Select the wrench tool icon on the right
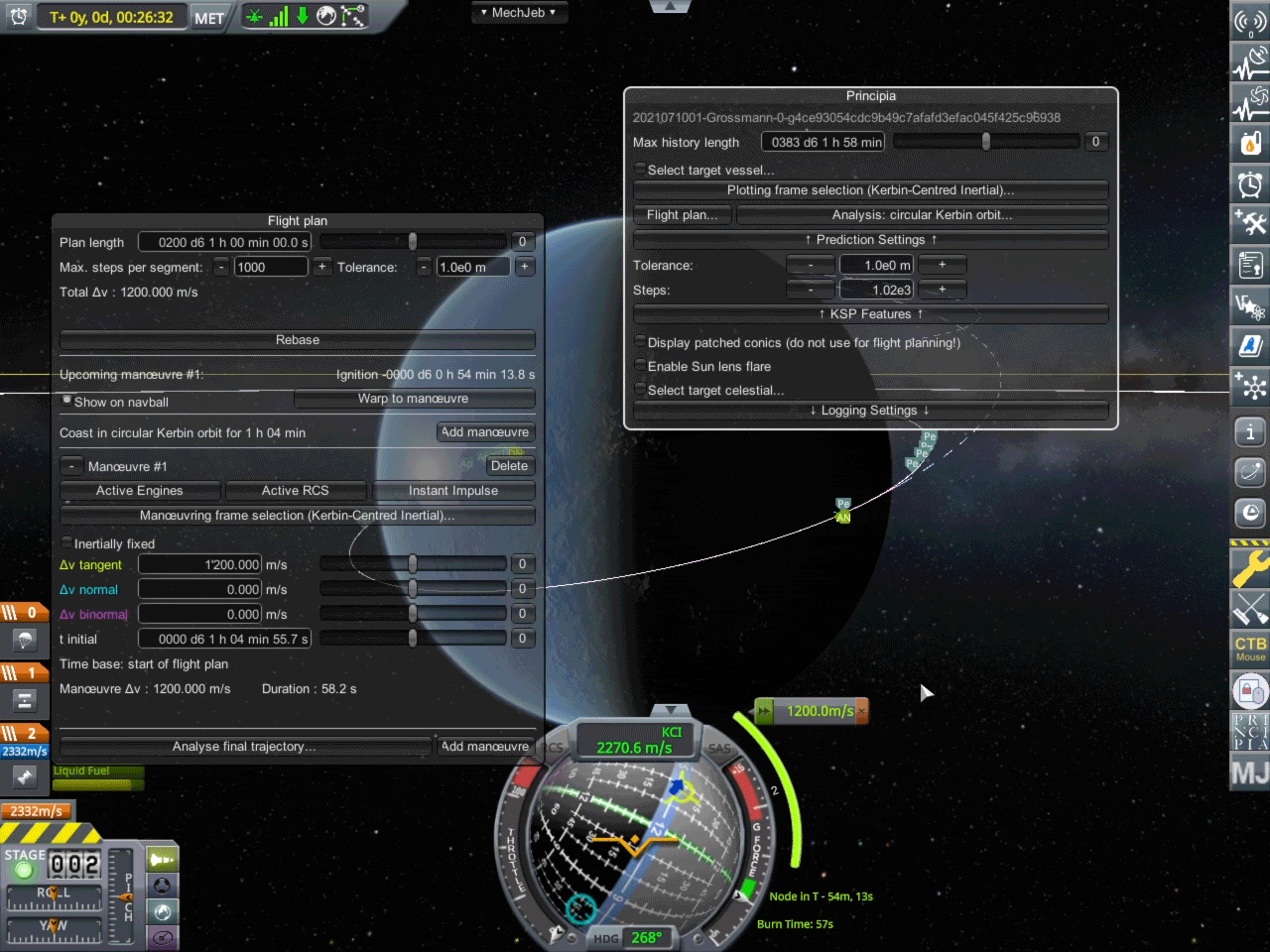 pos(1250,568)
